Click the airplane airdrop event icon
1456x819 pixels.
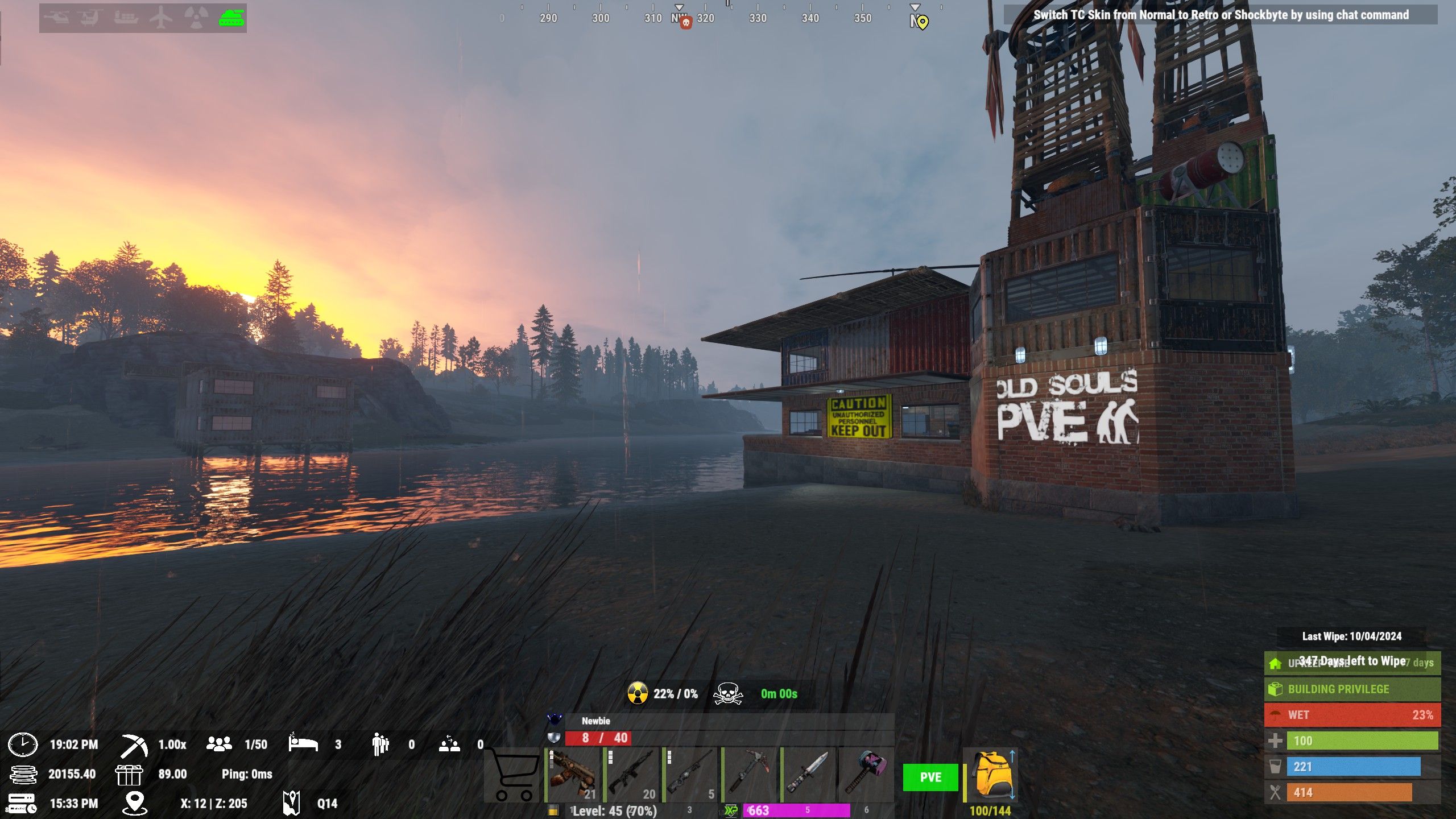161,18
